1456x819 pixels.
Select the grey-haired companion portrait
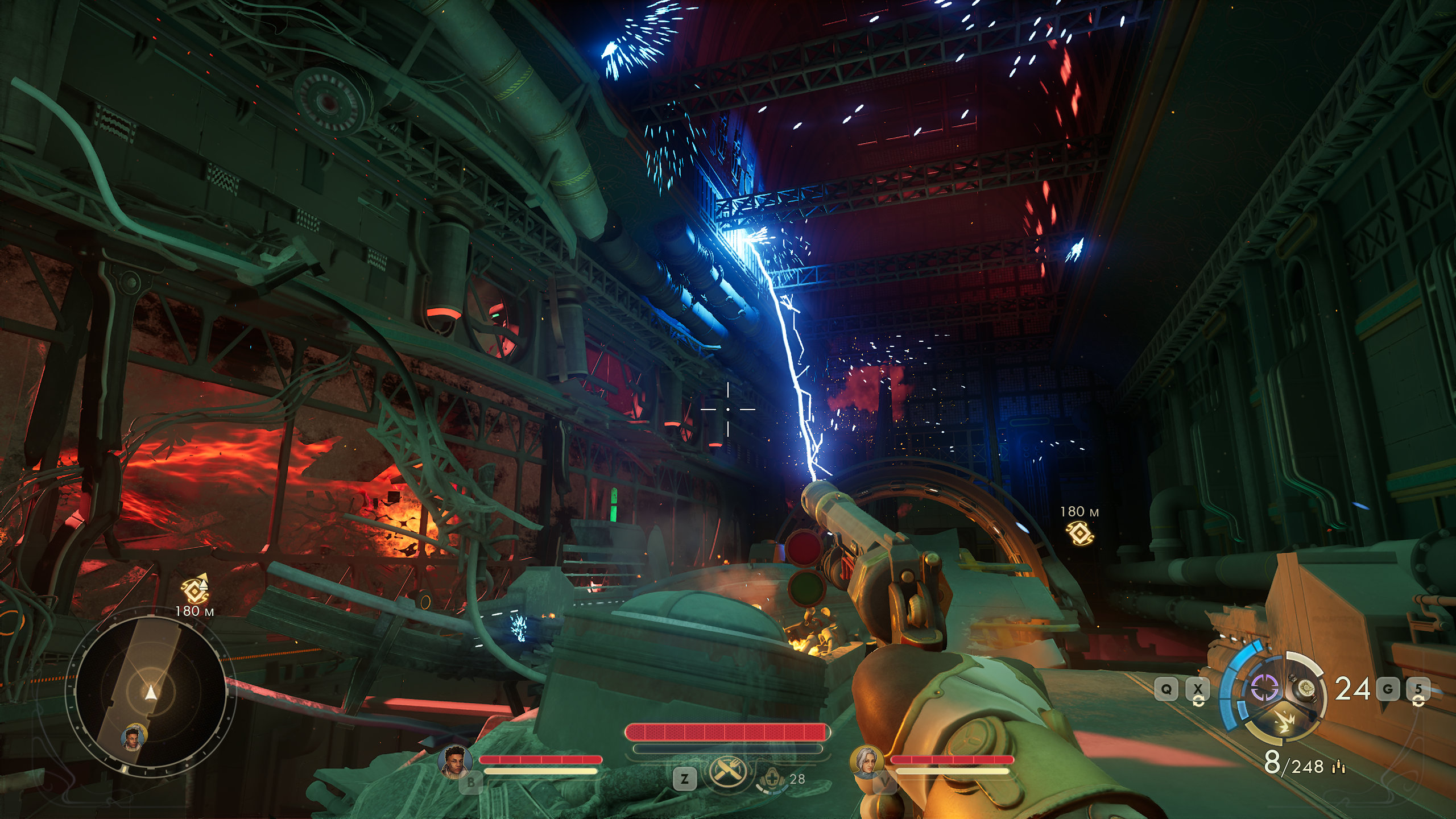(866, 762)
